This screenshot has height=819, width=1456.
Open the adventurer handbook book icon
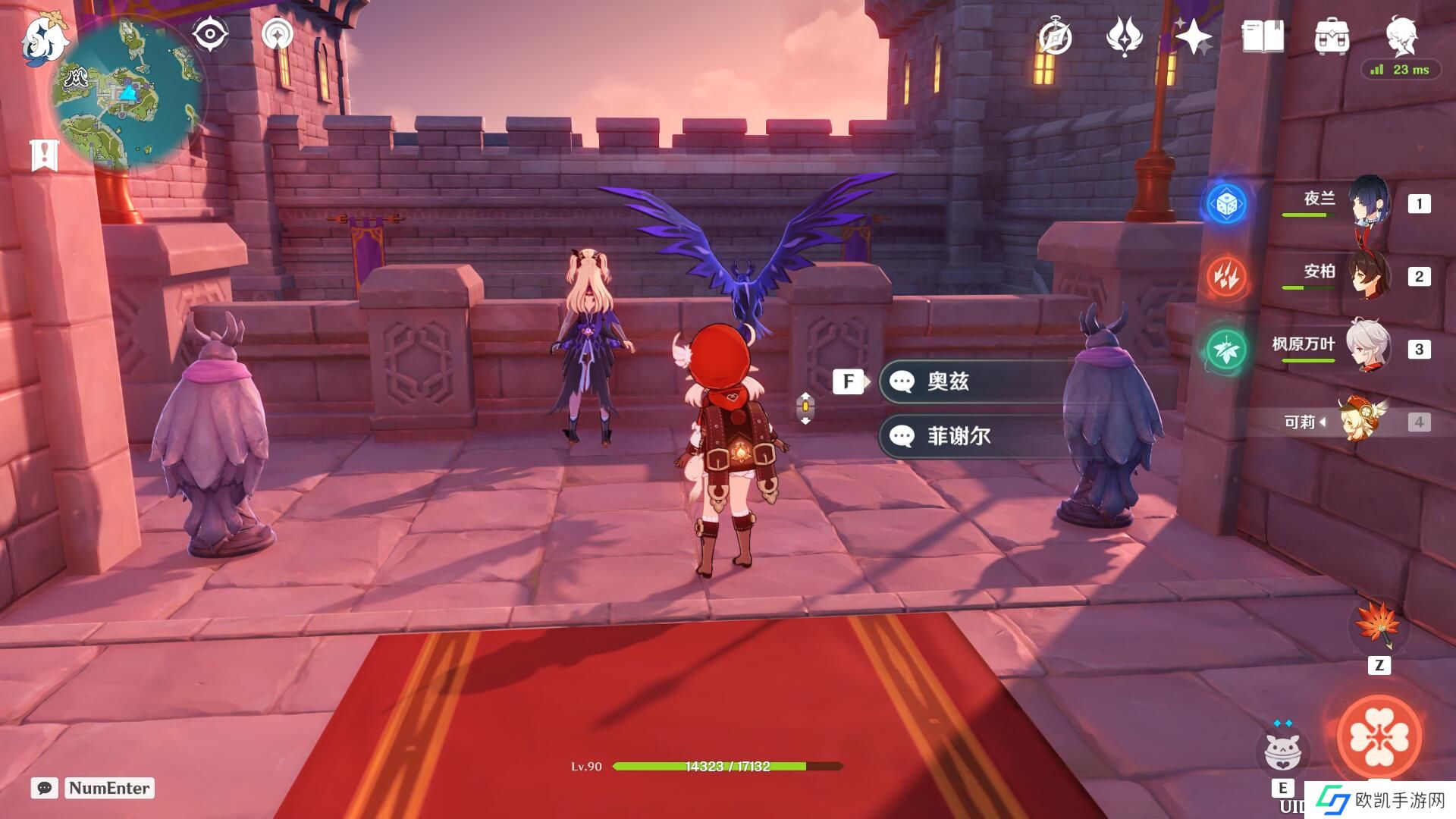(1263, 36)
